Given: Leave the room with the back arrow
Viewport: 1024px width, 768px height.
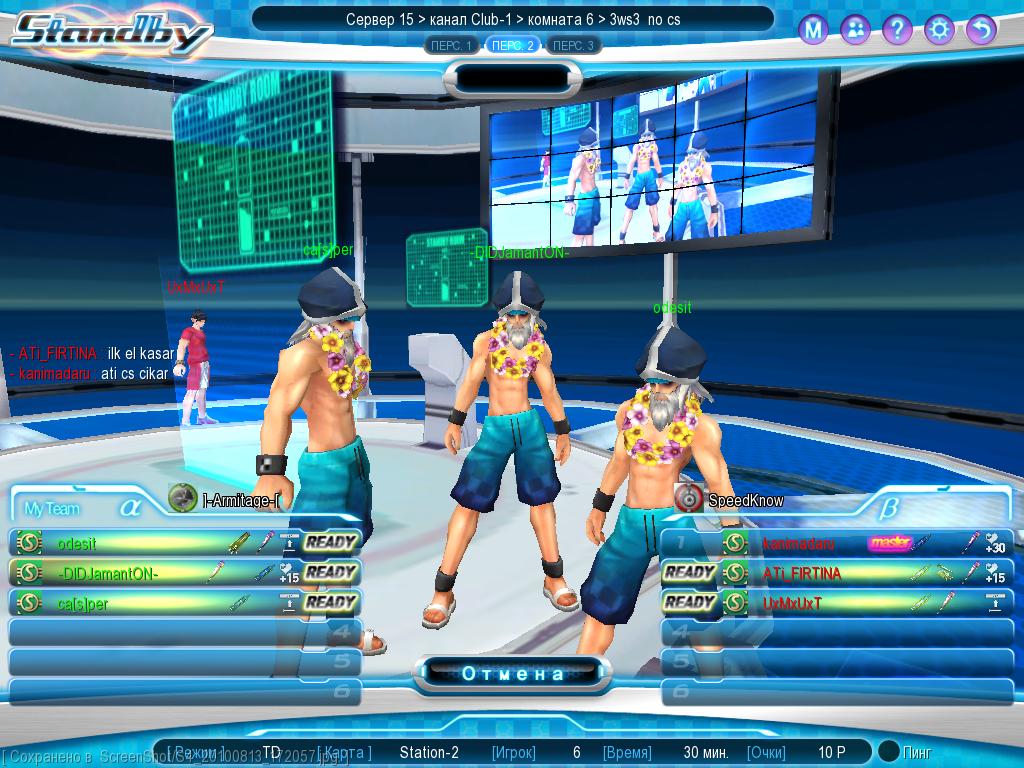Looking at the screenshot, I should point(981,30).
